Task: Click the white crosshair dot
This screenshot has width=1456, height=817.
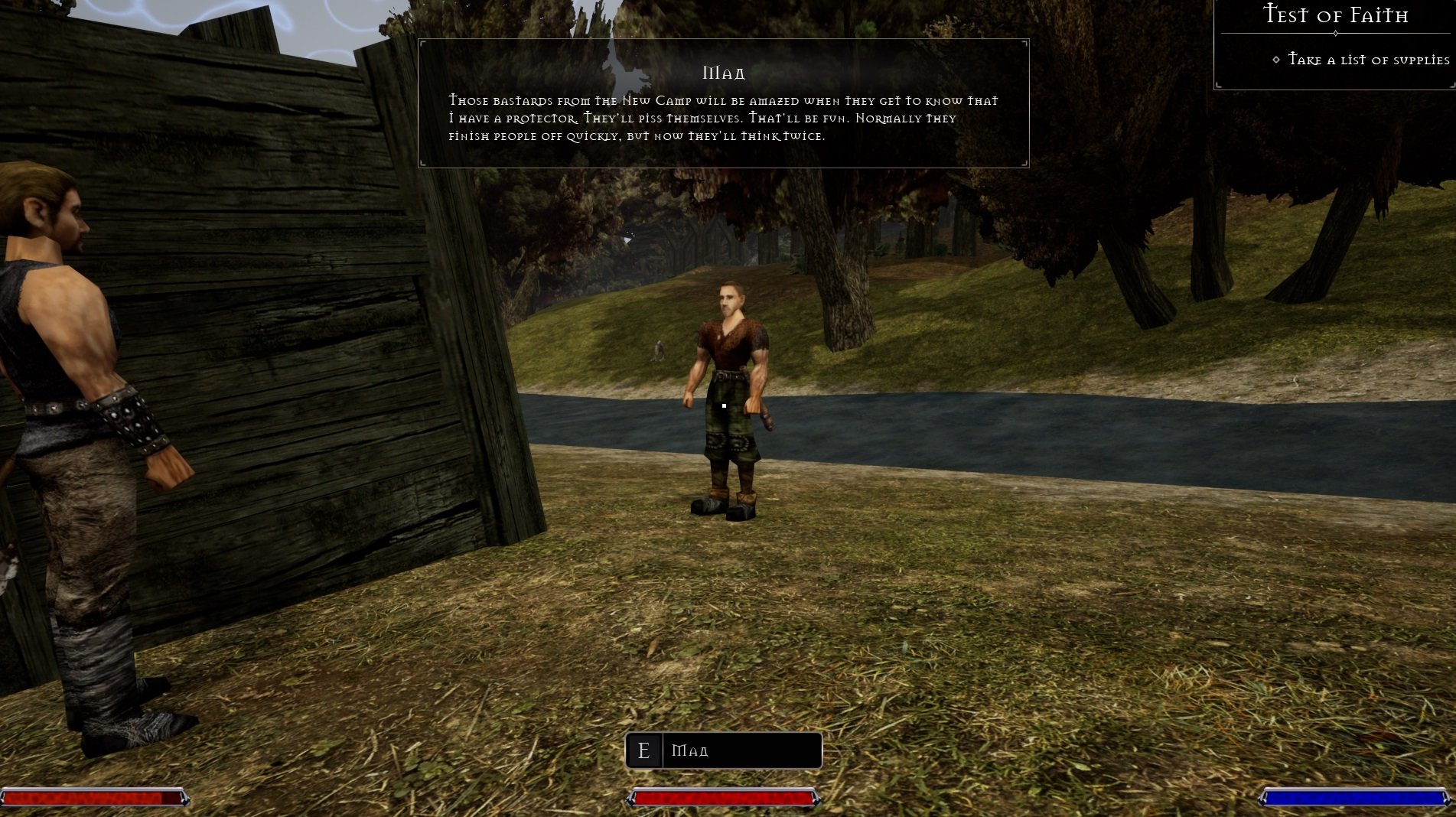Action: pos(724,405)
